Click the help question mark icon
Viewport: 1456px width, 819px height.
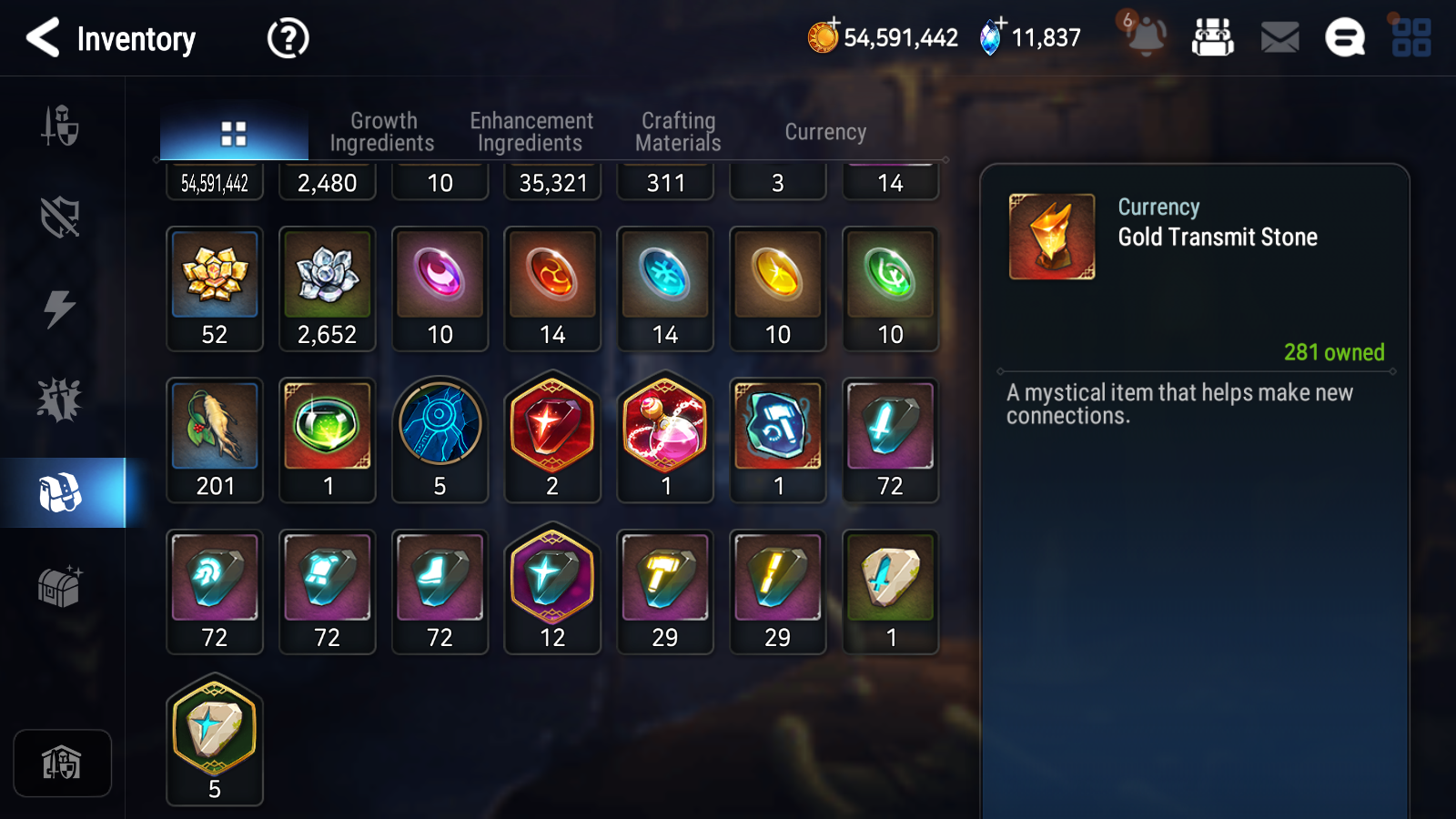point(286,38)
